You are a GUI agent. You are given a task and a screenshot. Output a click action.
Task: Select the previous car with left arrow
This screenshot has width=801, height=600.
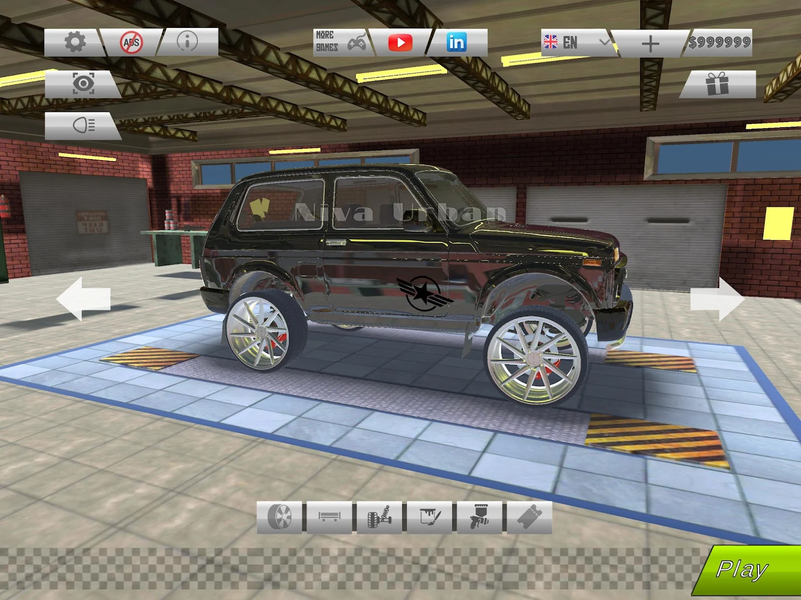pyautogui.click(x=83, y=299)
